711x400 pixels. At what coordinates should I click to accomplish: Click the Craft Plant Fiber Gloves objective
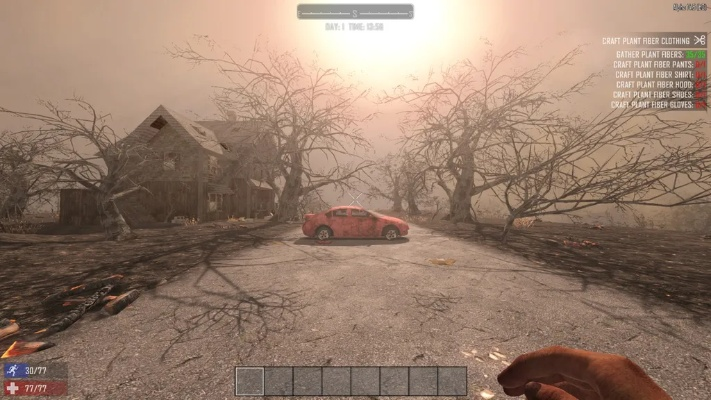(x=652, y=104)
